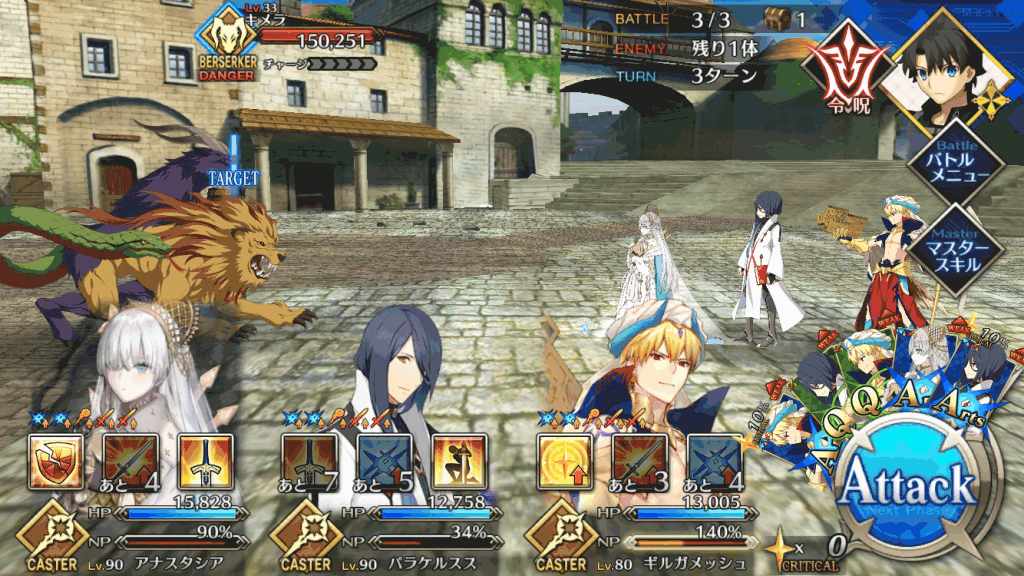The image size is (1024, 576).
Task: Select Paracelsus's sword skill on 7-turn cooldown
Action: pos(306,461)
